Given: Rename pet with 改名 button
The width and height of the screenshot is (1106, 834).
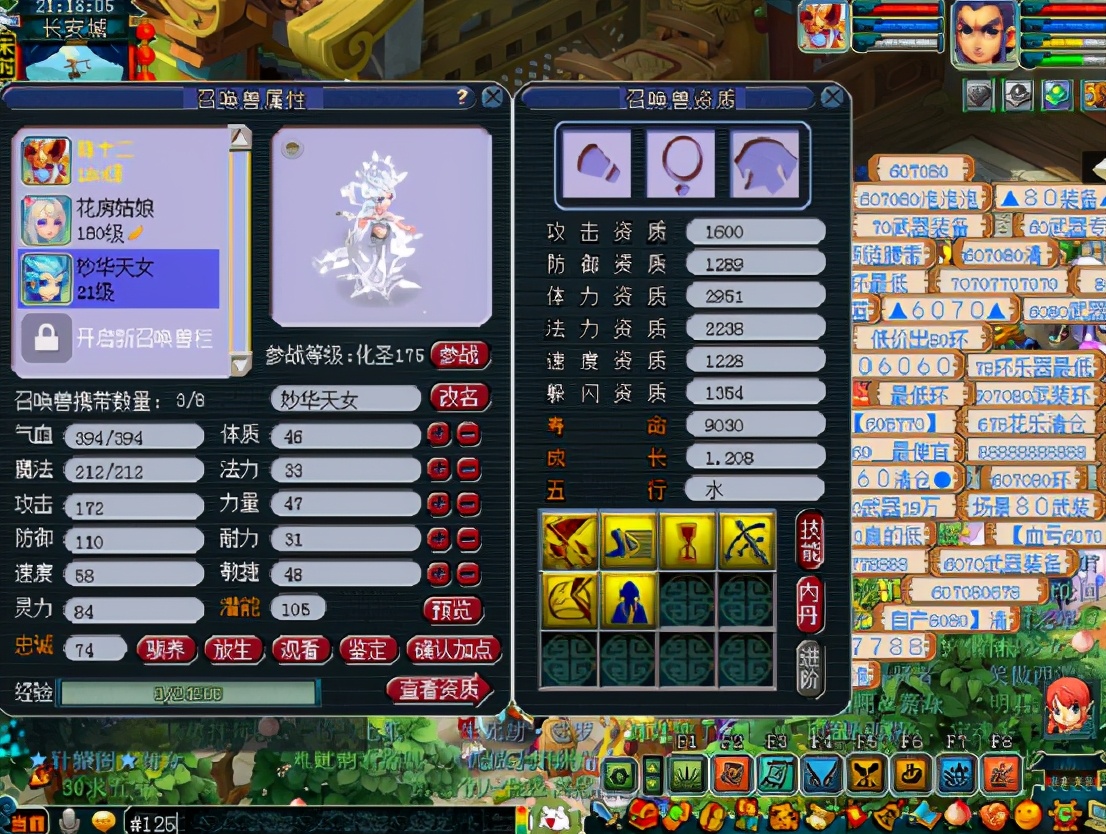Looking at the screenshot, I should [x=460, y=398].
